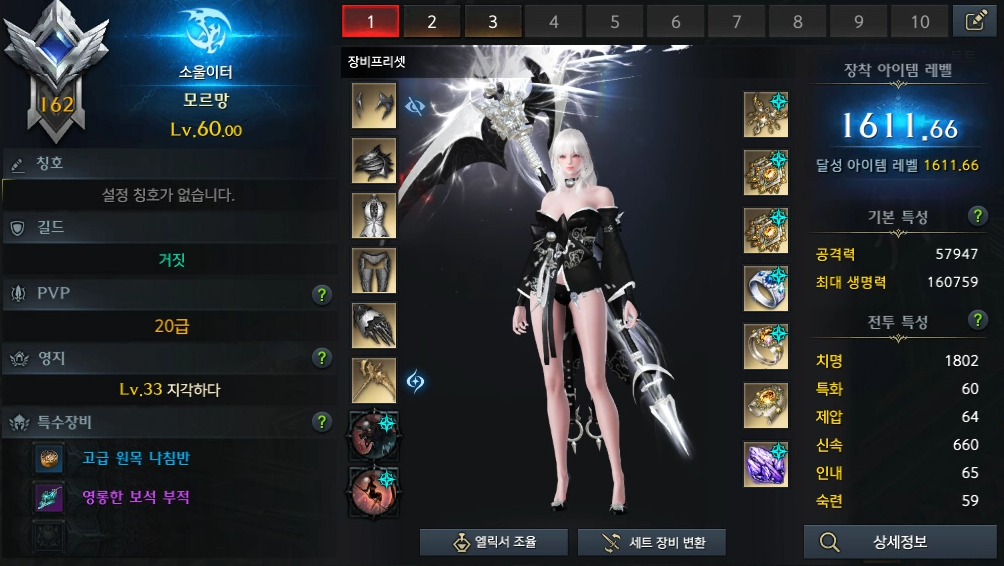Toggle the helmet visibility eye icon

pos(416,105)
